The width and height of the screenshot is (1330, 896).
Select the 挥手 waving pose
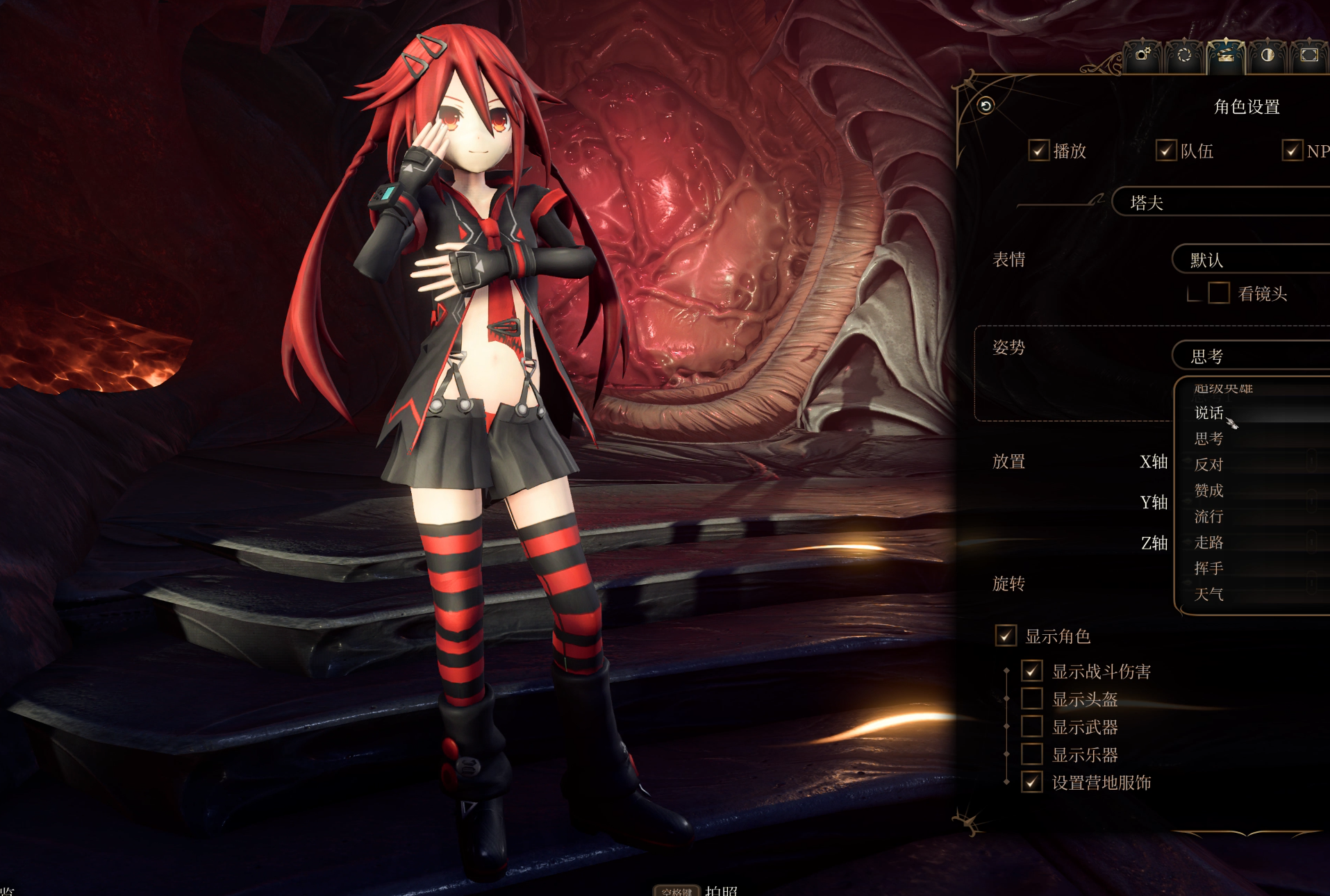[1209, 568]
